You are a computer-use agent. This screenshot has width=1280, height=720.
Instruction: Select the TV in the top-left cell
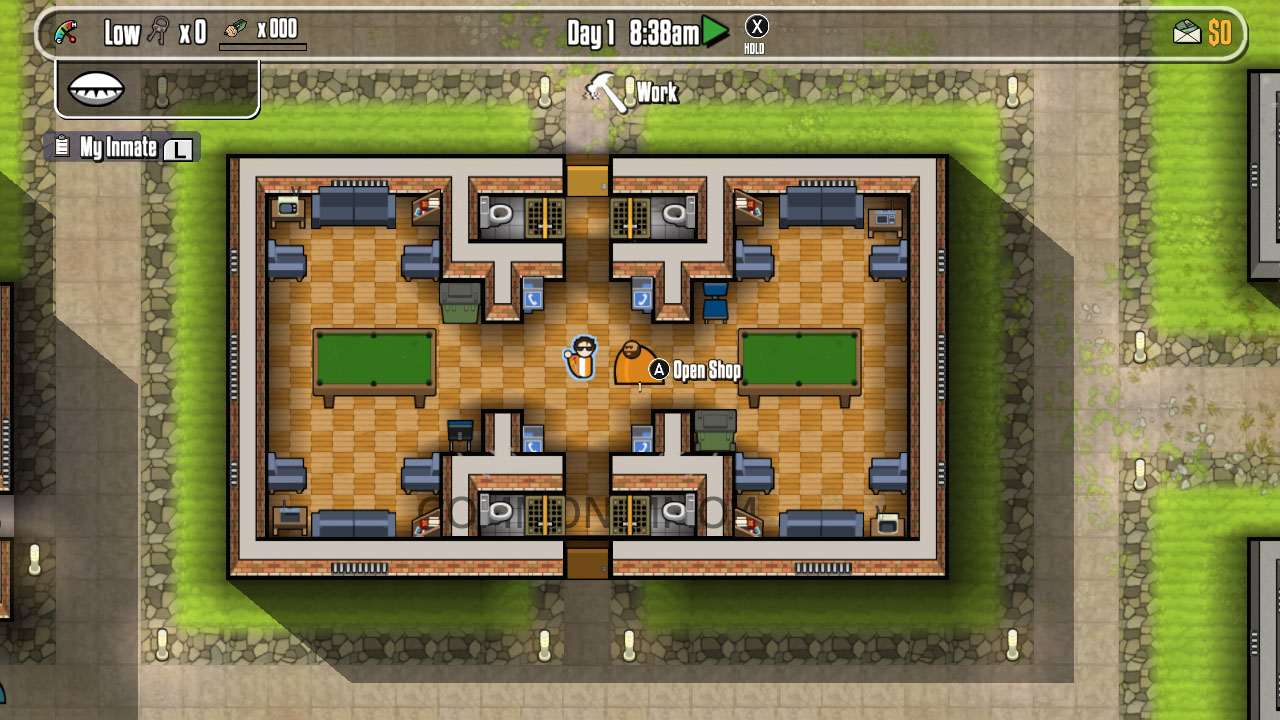[x=288, y=207]
